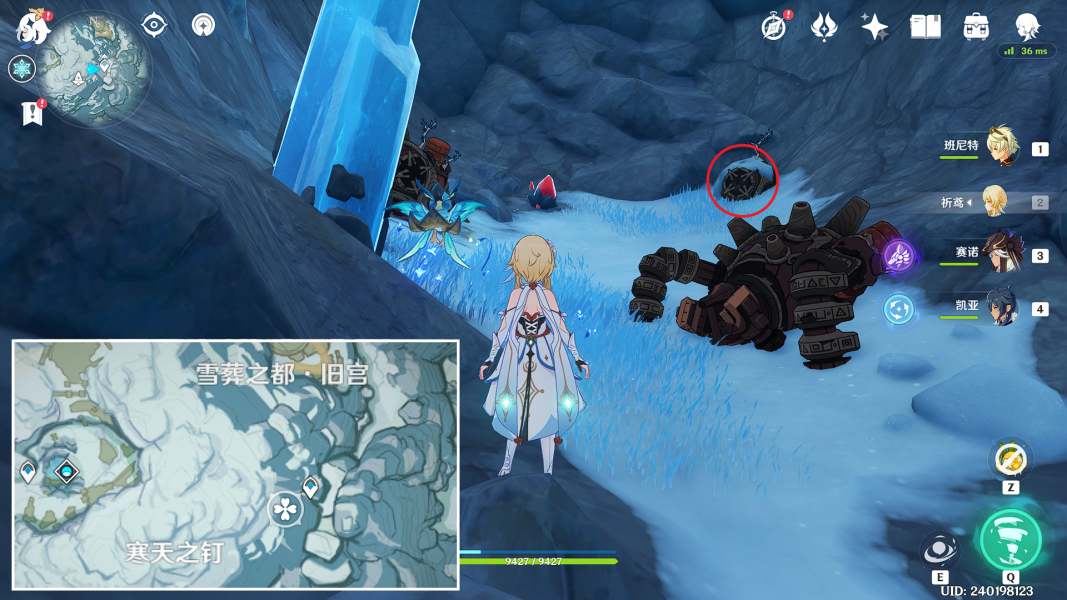This screenshot has height=600, width=1067.
Task: Activate the eye-shaped Elemental Sight icon
Action: [154, 25]
